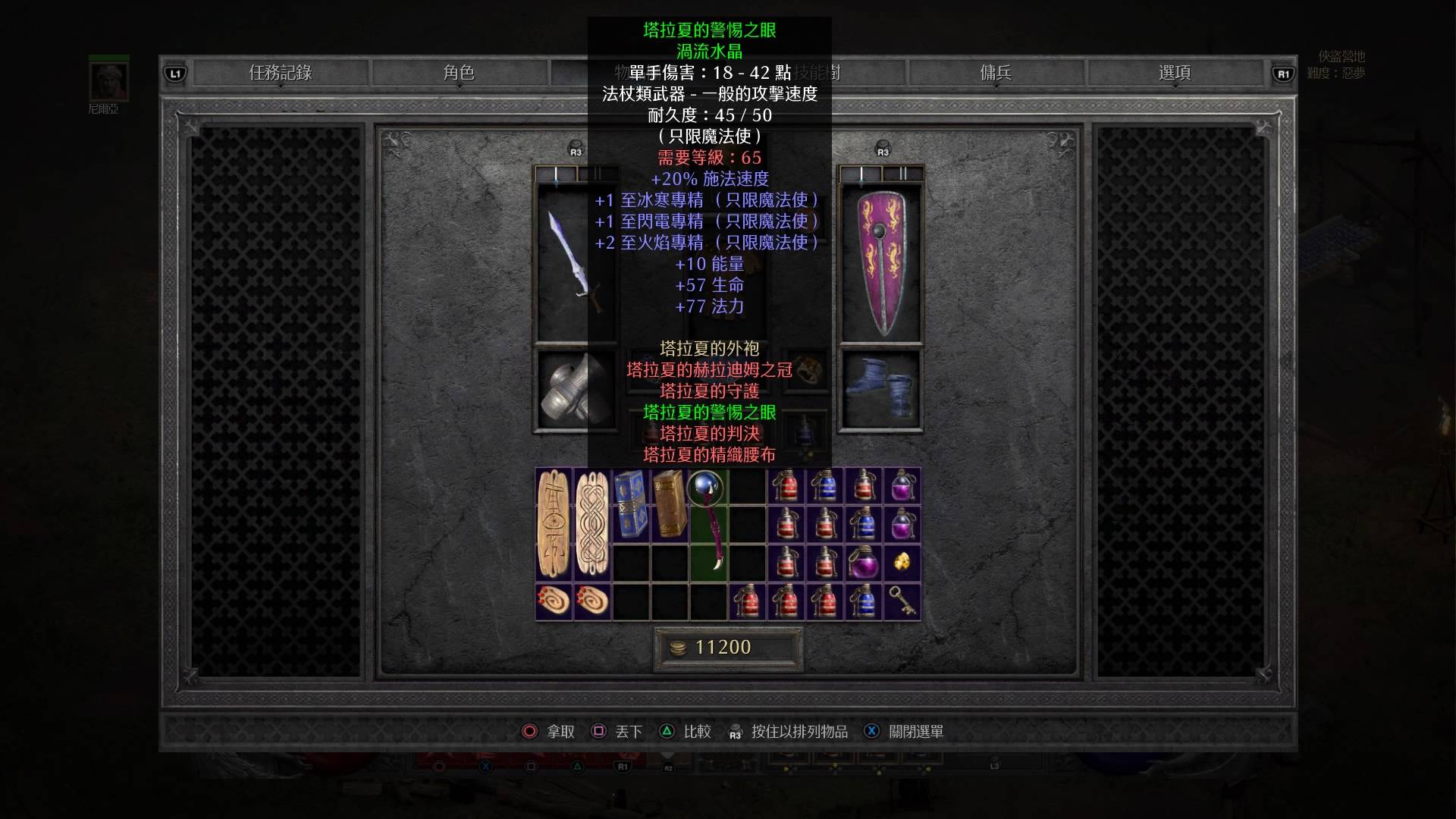Open the blue Tome of Town Portal
This screenshot has height=819, width=1456.
pyautogui.click(x=631, y=504)
